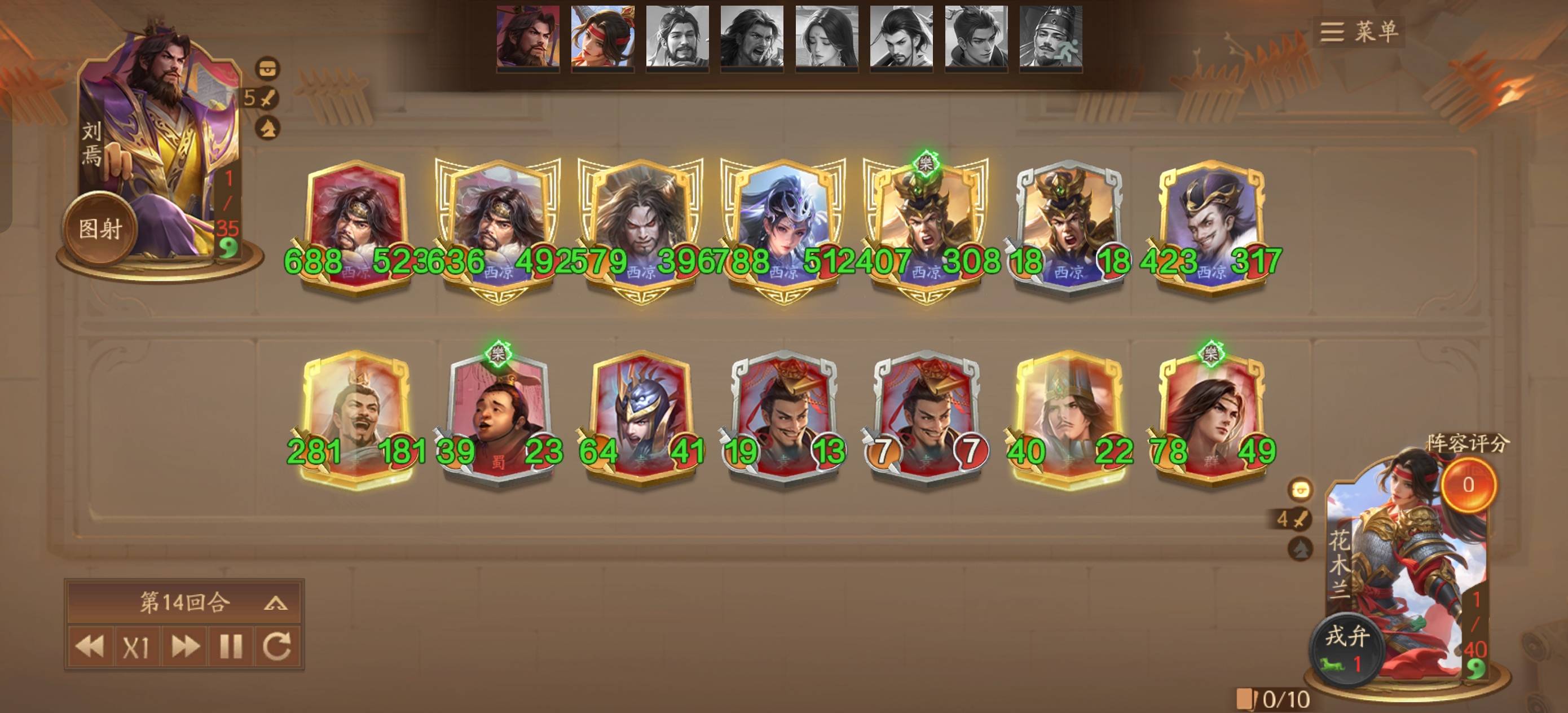This screenshot has width=1568, height=713.
Task: Skip forward with the fast-forward button
Action: pyautogui.click(x=184, y=646)
